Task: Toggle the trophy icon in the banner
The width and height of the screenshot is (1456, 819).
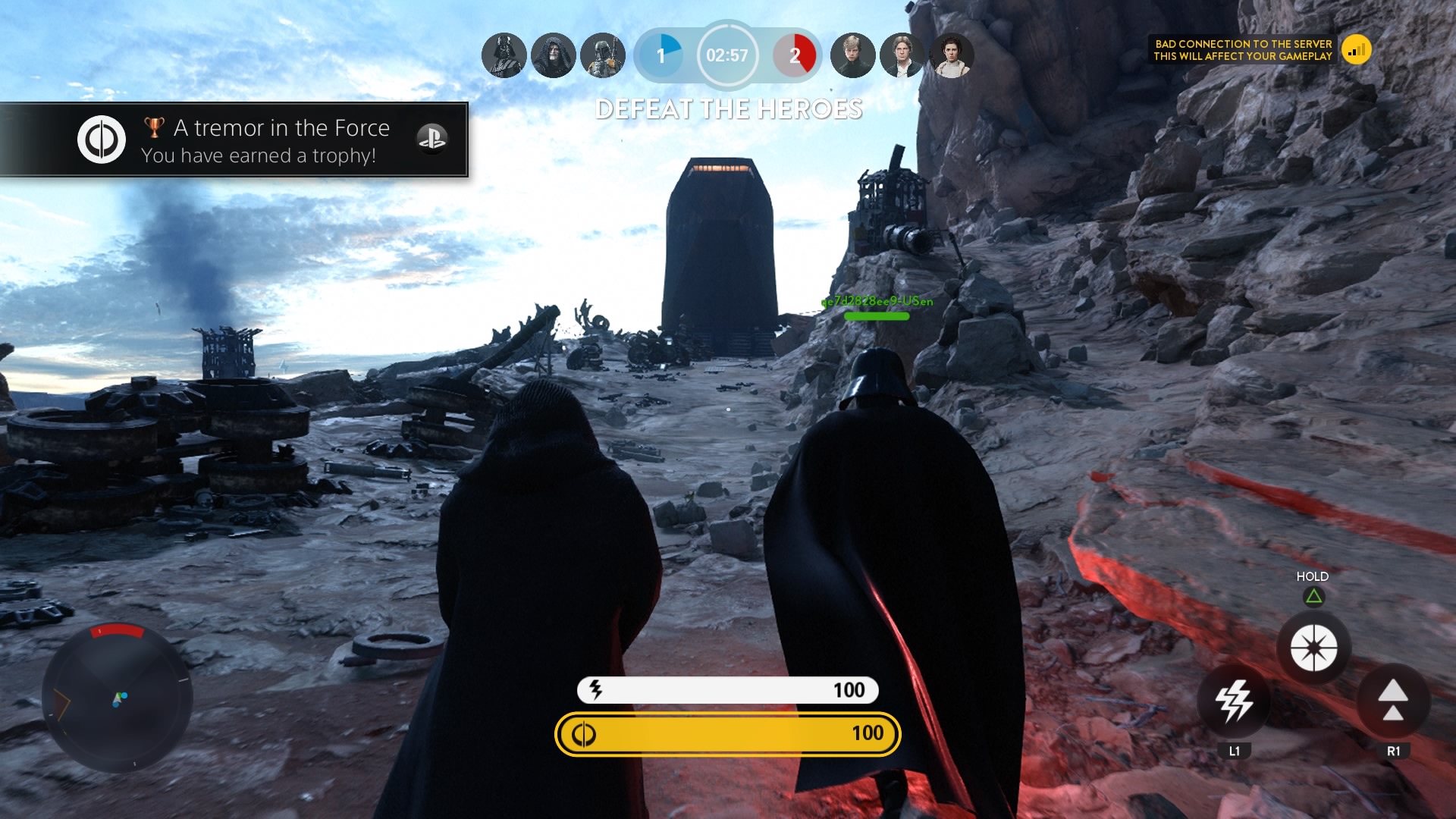Action: (154, 126)
